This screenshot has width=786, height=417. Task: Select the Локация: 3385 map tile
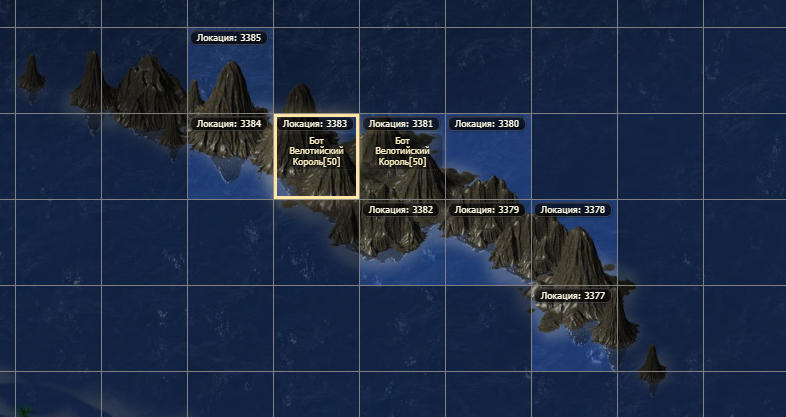coord(230,71)
